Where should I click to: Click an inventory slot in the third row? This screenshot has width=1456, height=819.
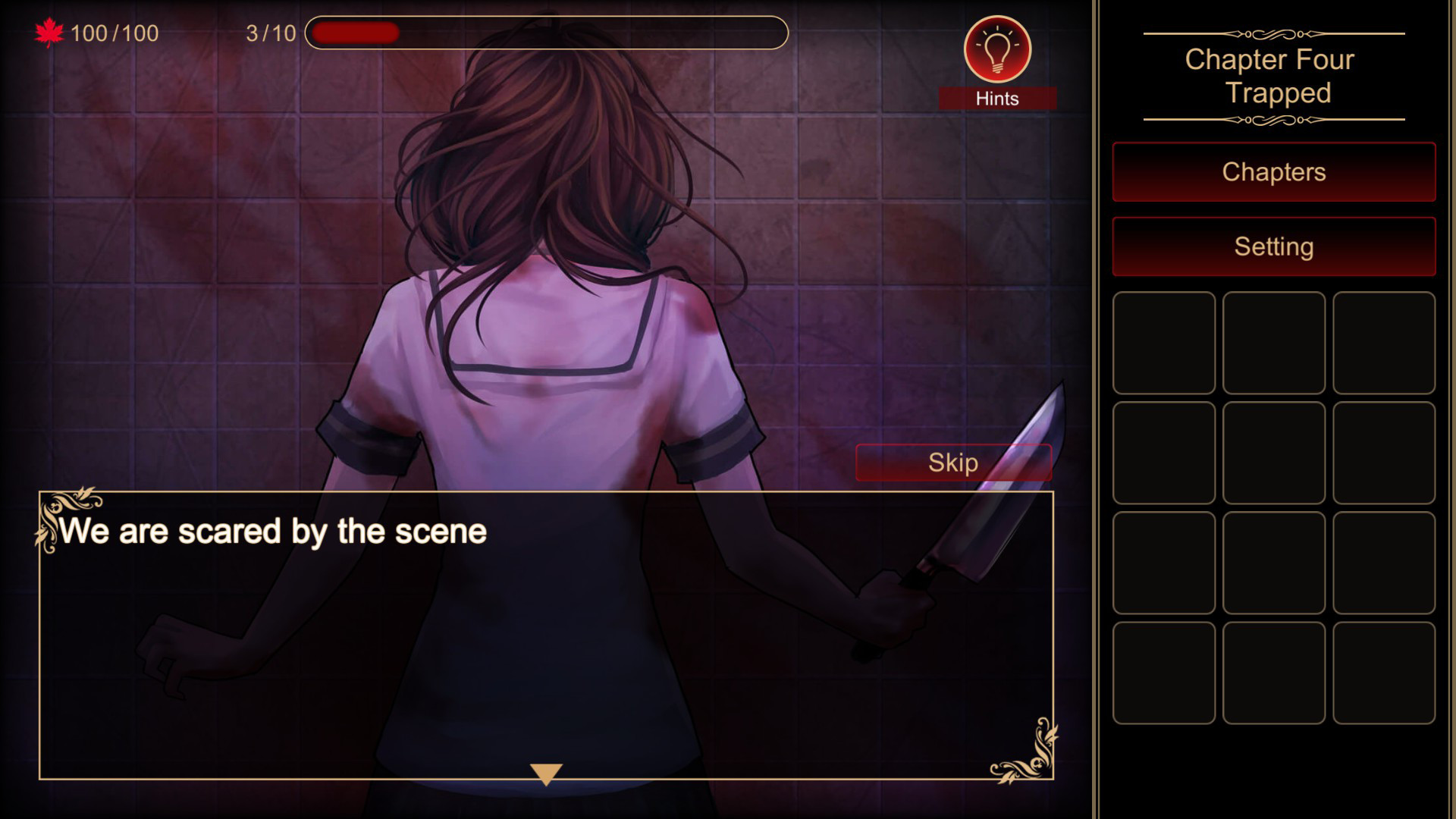1274,563
